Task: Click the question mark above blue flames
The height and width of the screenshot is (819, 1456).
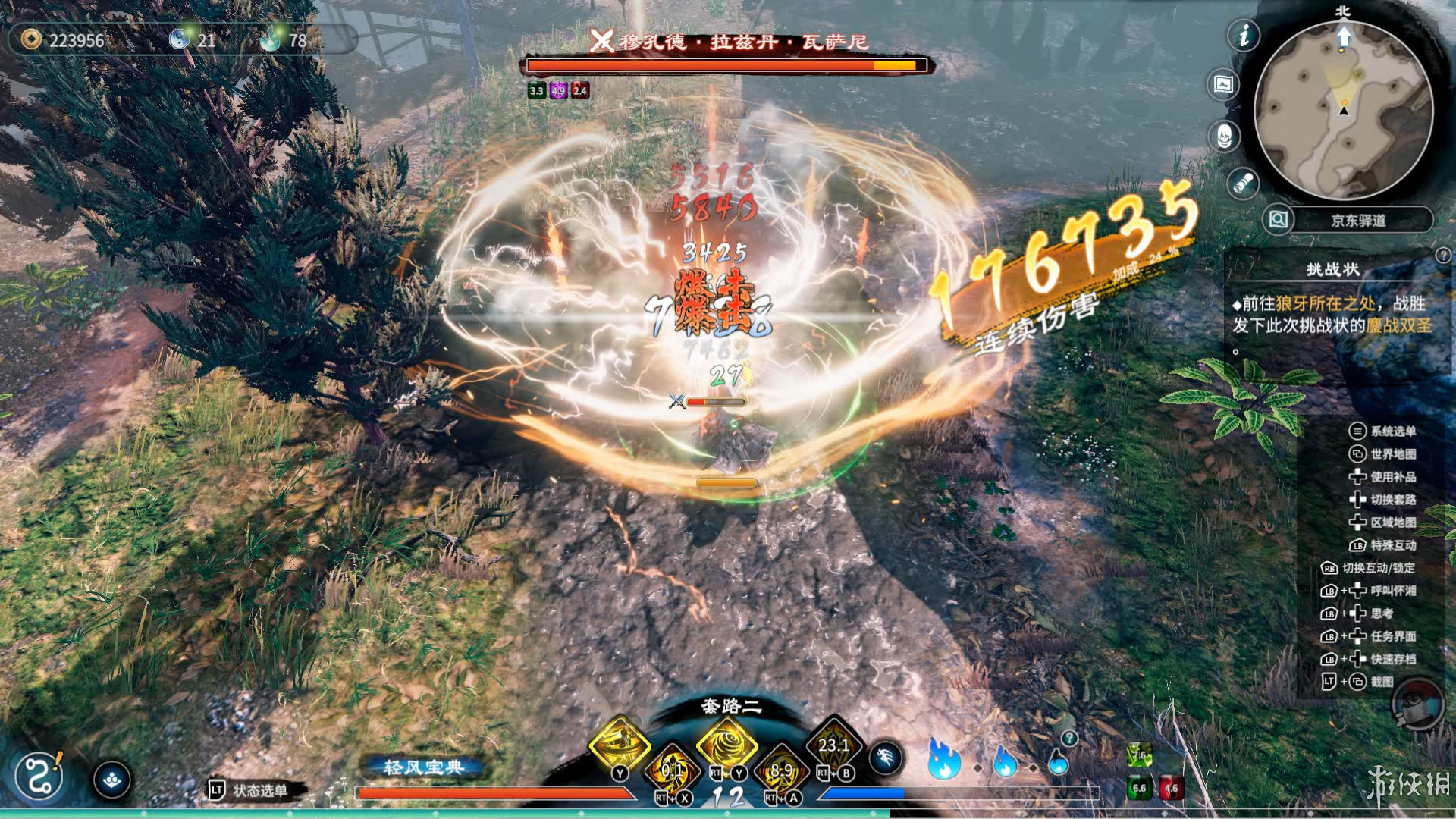Action: coord(1069,738)
